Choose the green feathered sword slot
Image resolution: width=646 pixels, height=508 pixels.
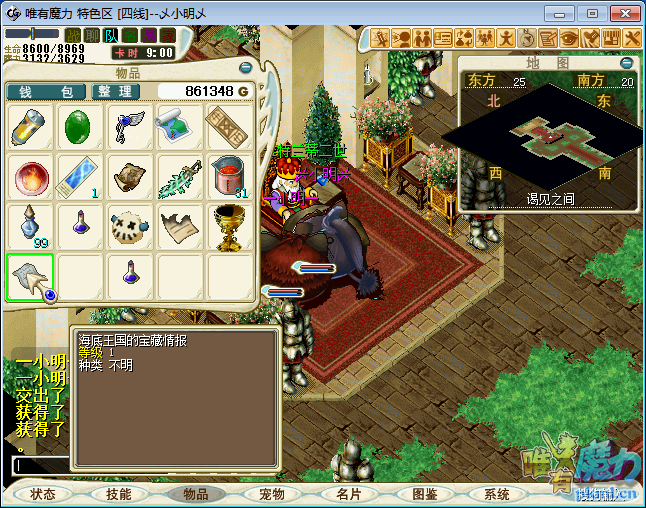181,177
